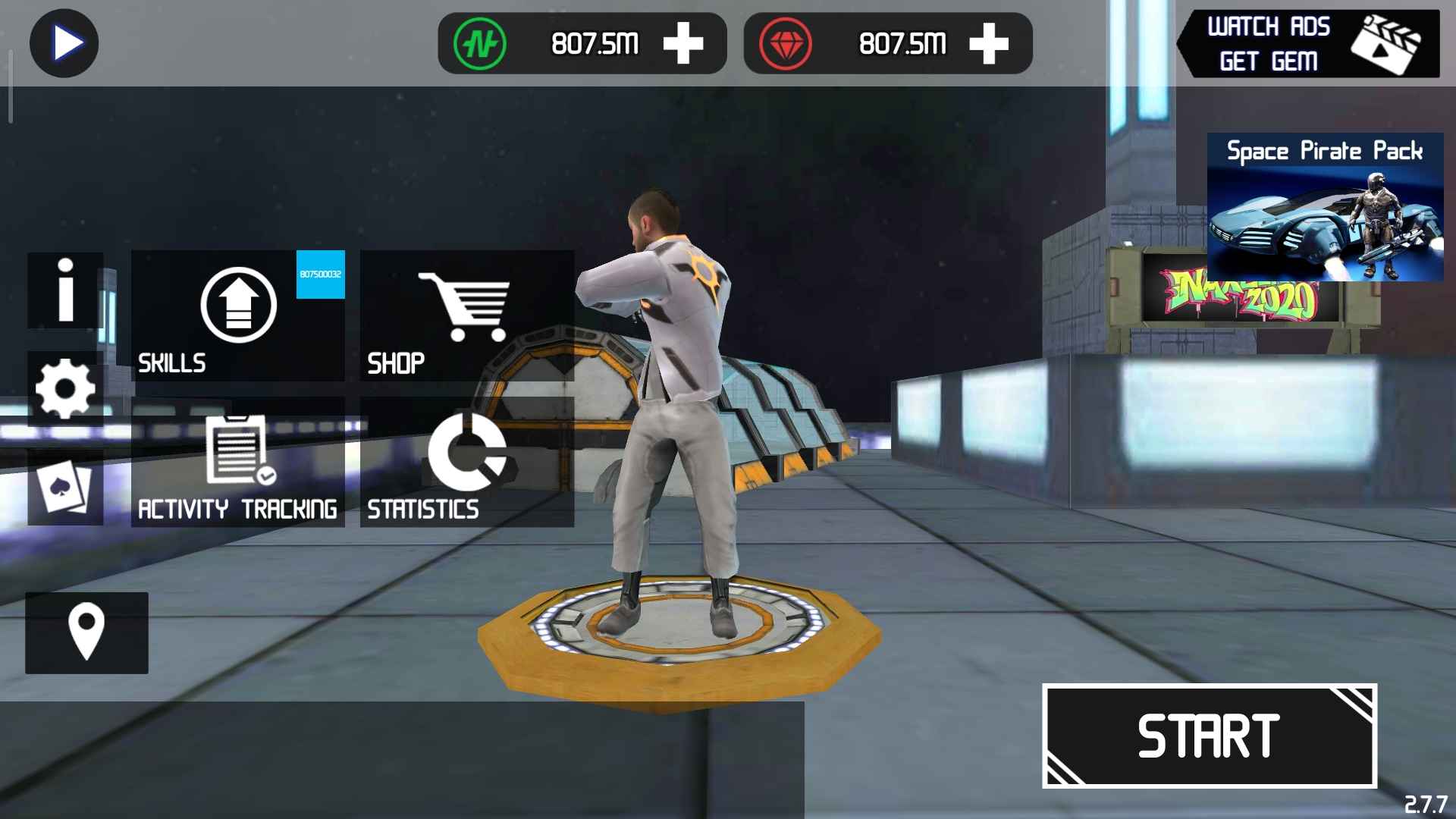Open settings with the gear icon
This screenshot has height=819, width=1456.
(x=65, y=388)
